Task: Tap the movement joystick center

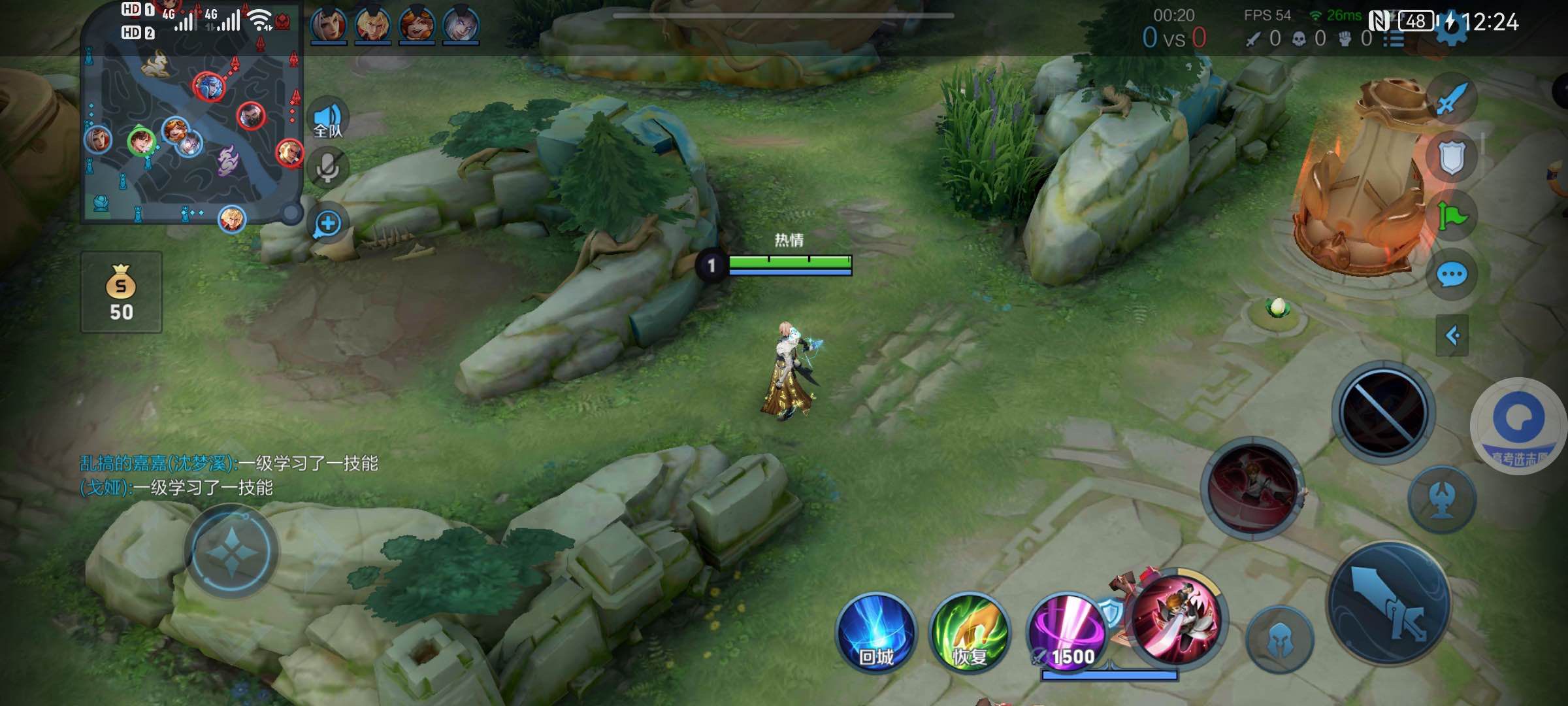Action: tap(232, 553)
